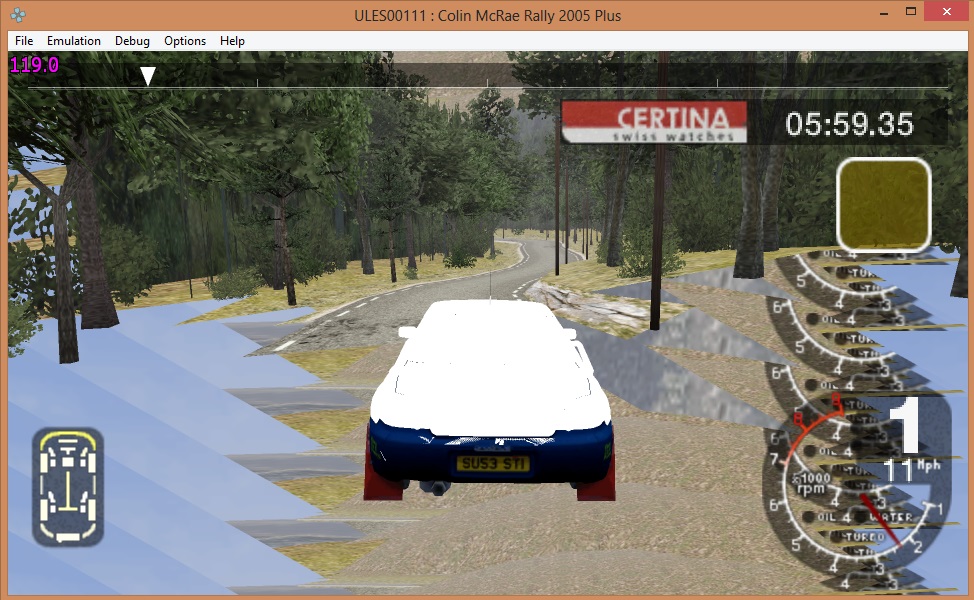Click the car damage diagram icon
The image size is (974, 600).
click(x=68, y=487)
